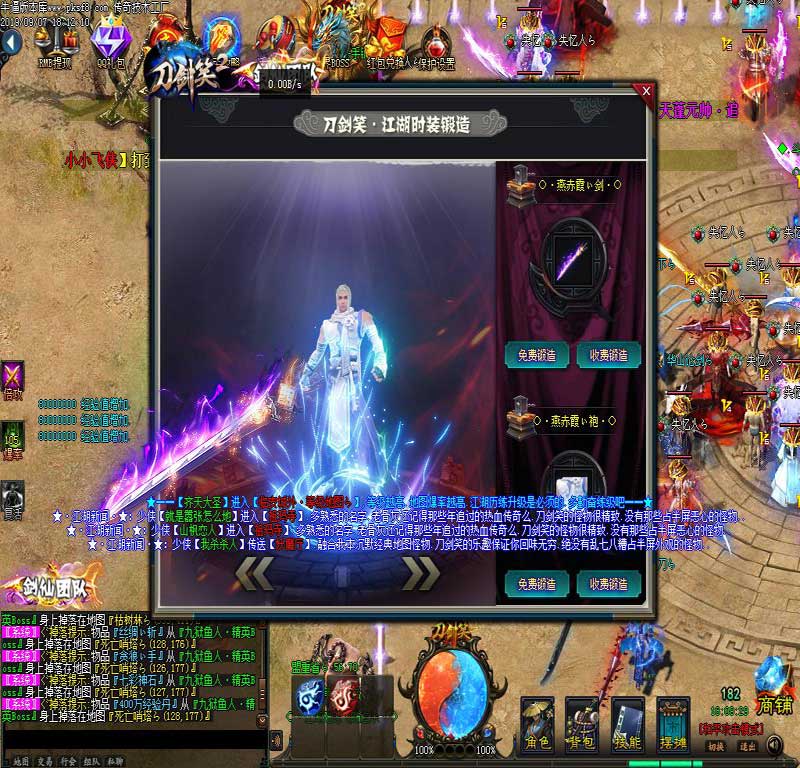800x768 pixels.
Task: Open the 角色 character panel
Action: [538, 726]
